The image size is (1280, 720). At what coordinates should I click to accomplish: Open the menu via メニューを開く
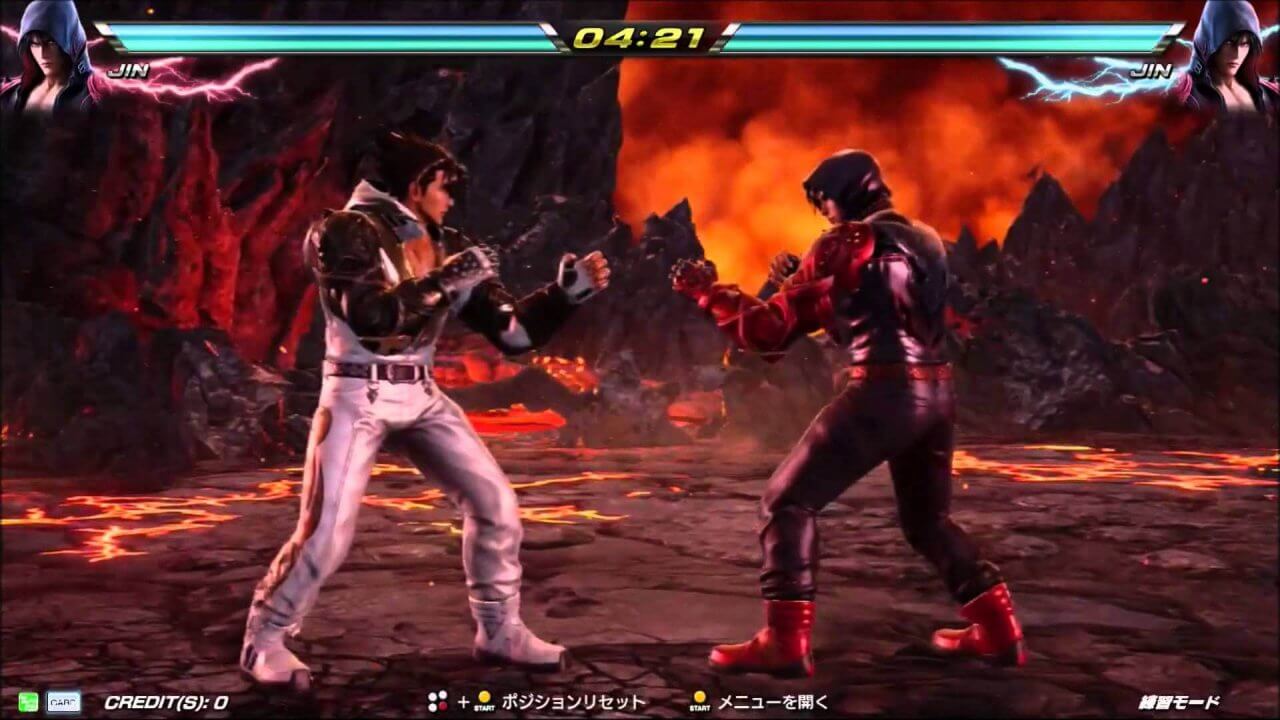(774, 702)
